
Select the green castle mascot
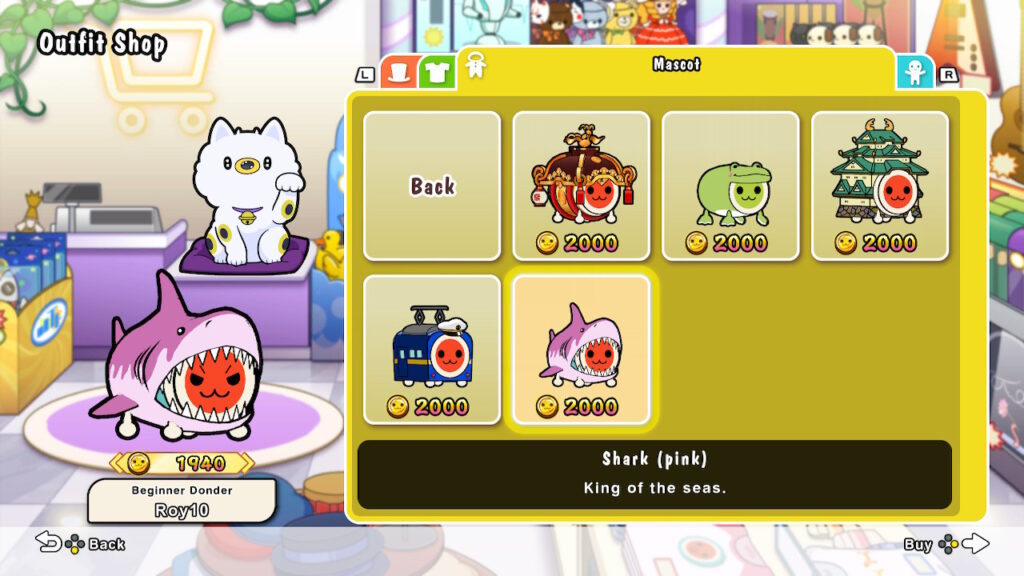[x=879, y=186]
